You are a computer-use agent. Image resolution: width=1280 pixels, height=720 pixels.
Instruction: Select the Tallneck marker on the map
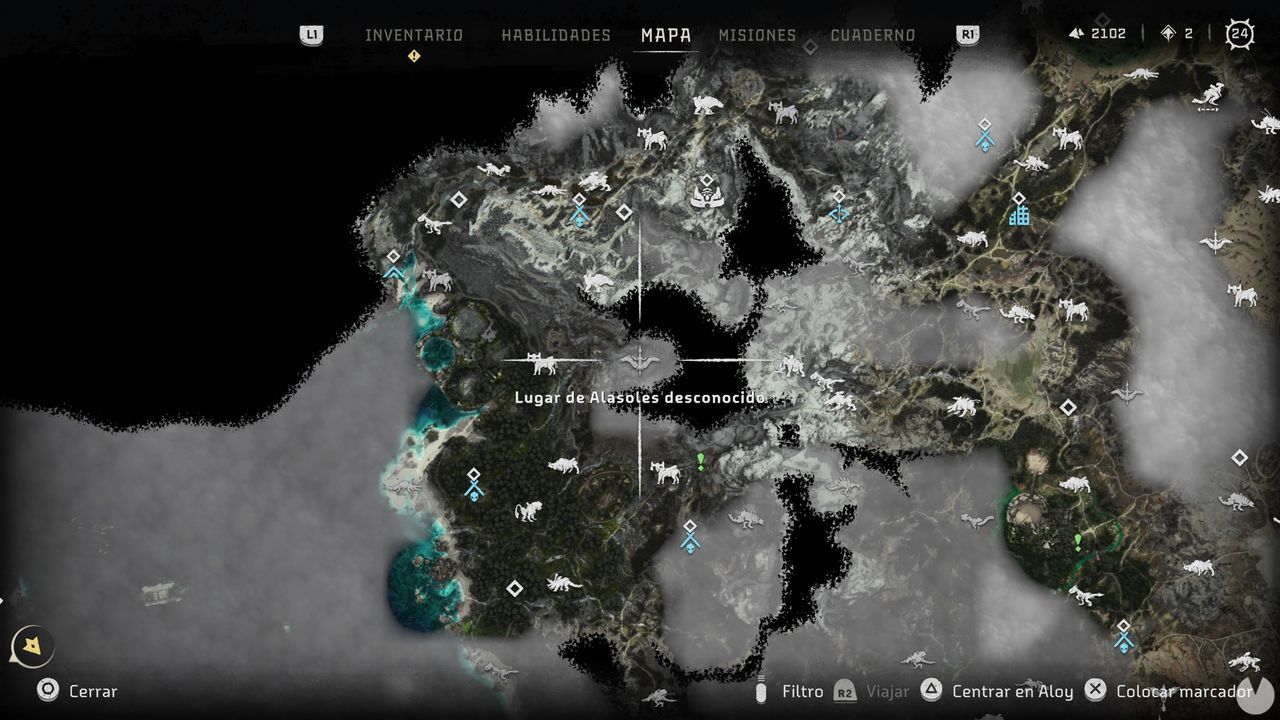pyautogui.click(x=707, y=195)
